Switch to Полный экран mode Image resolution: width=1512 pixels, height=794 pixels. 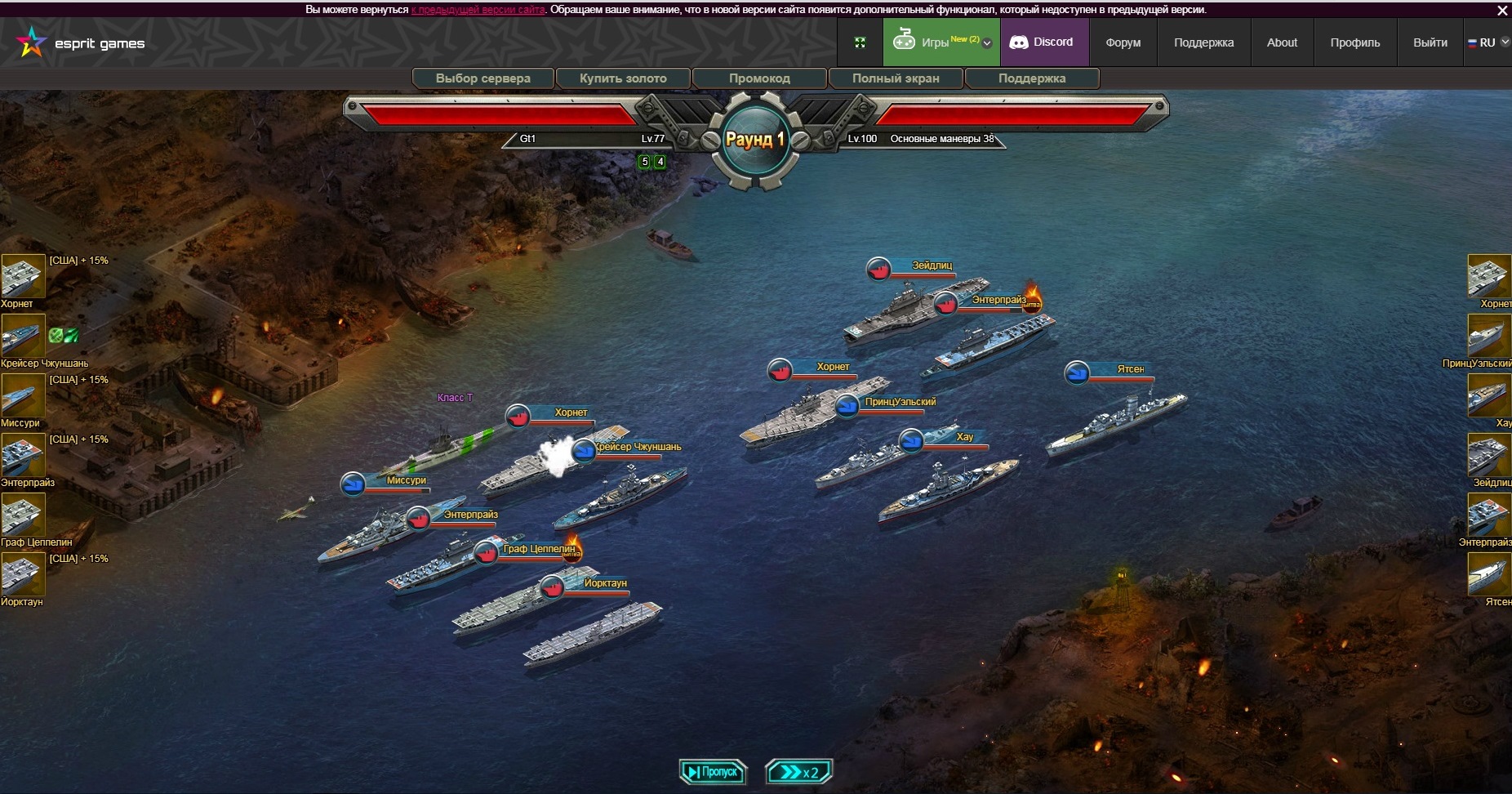pos(896,78)
